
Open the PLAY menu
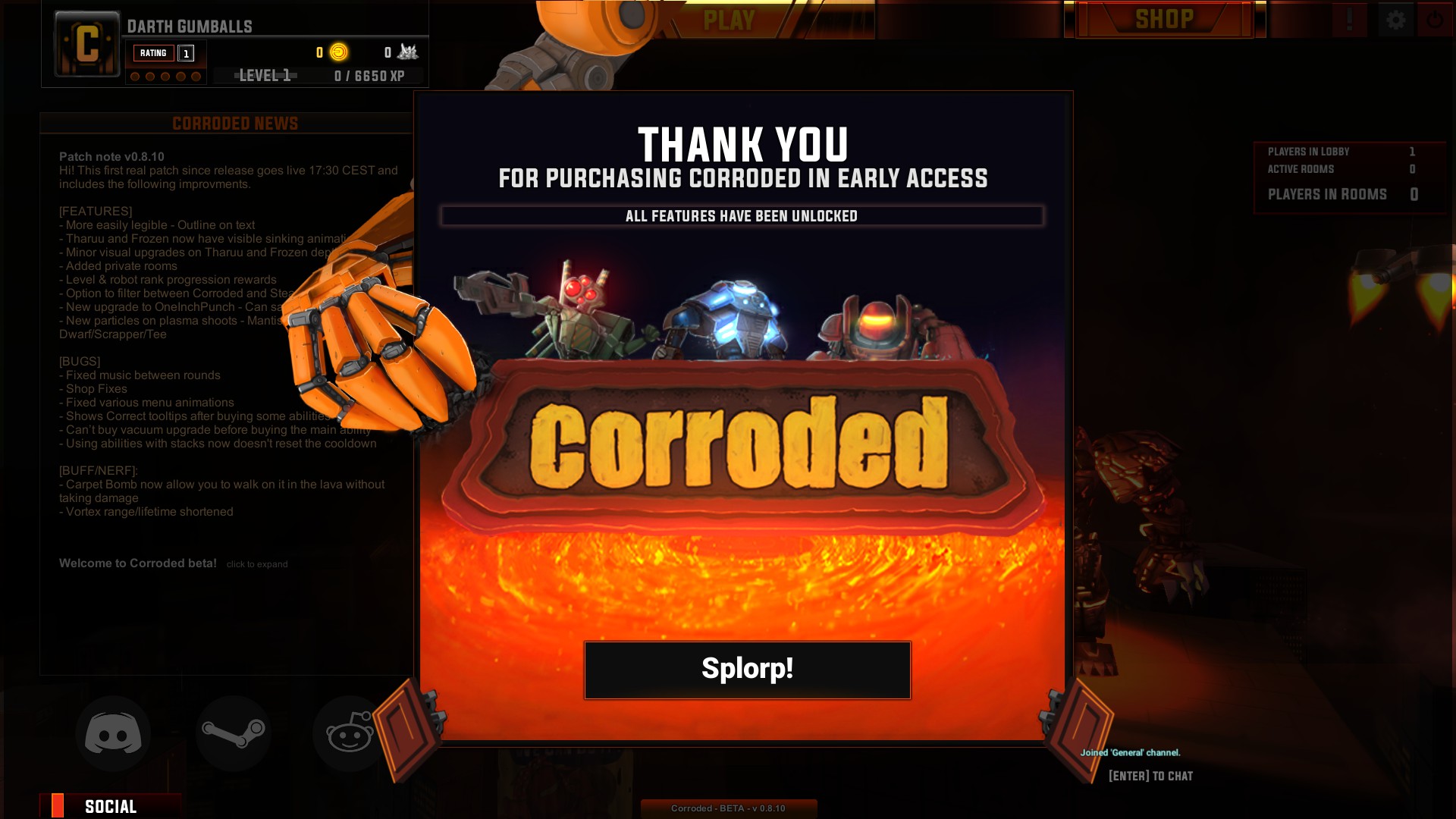point(729,20)
